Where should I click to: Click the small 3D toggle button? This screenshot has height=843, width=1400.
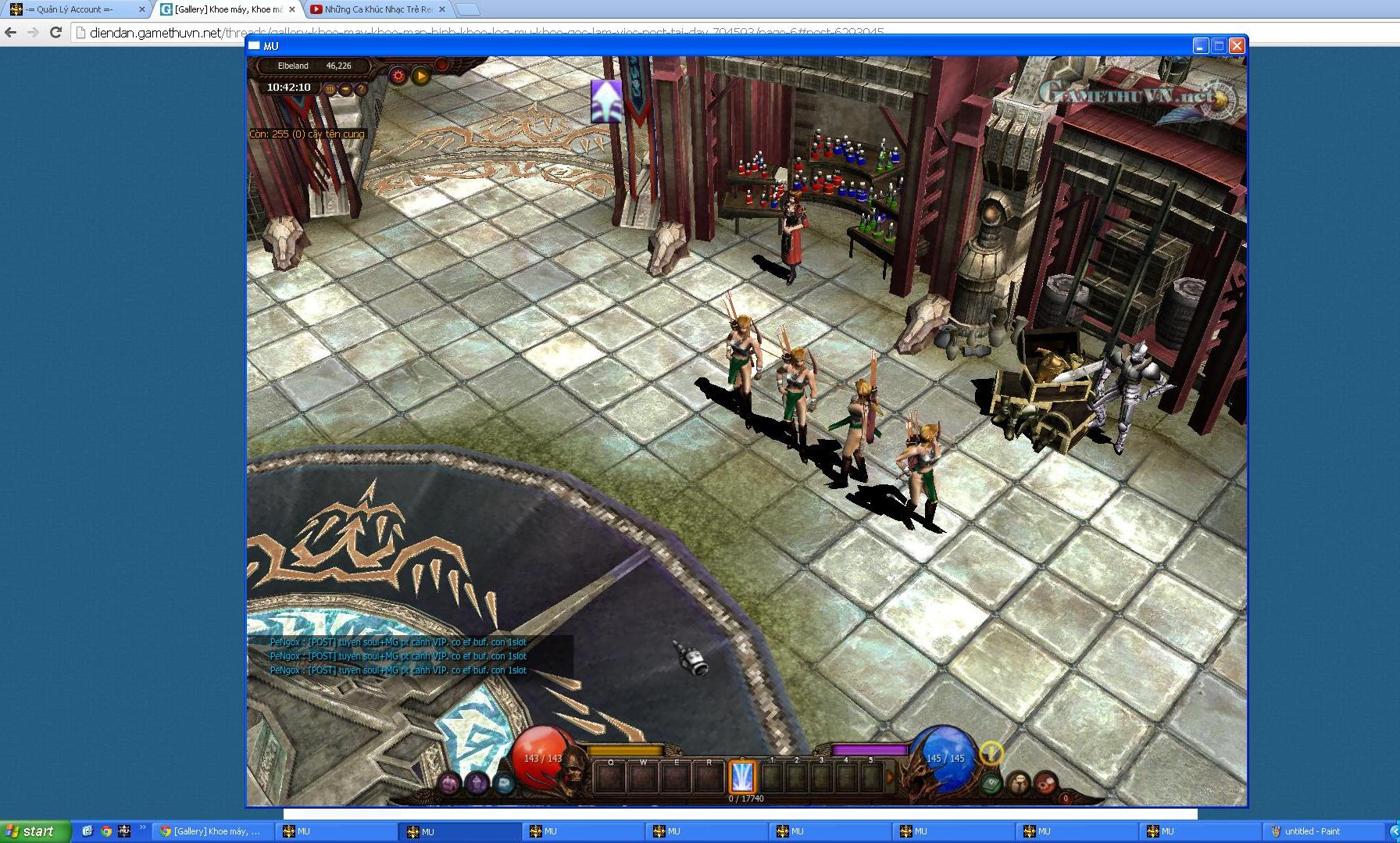point(330,89)
